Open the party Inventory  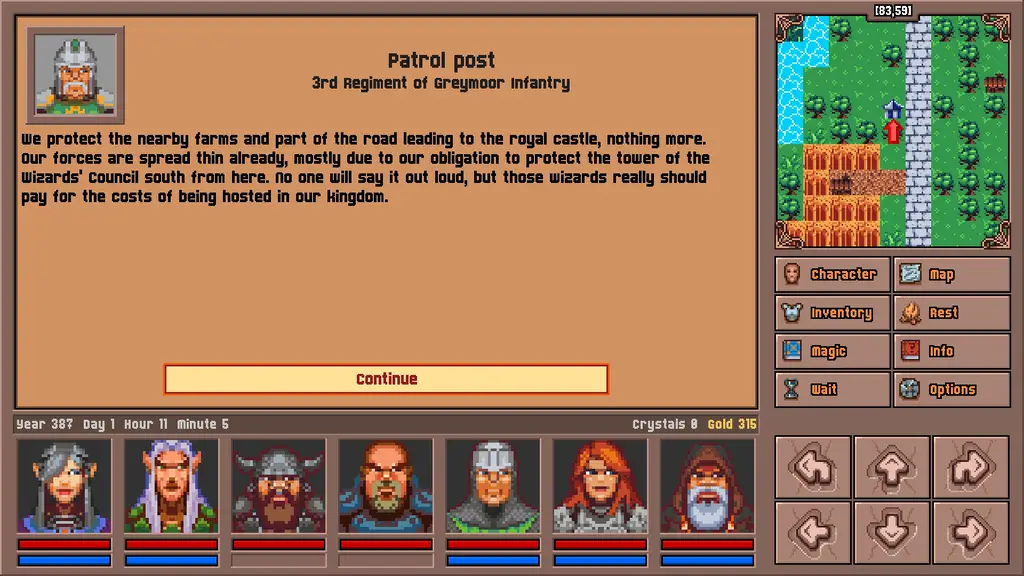pyautogui.click(x=832, y=313)
